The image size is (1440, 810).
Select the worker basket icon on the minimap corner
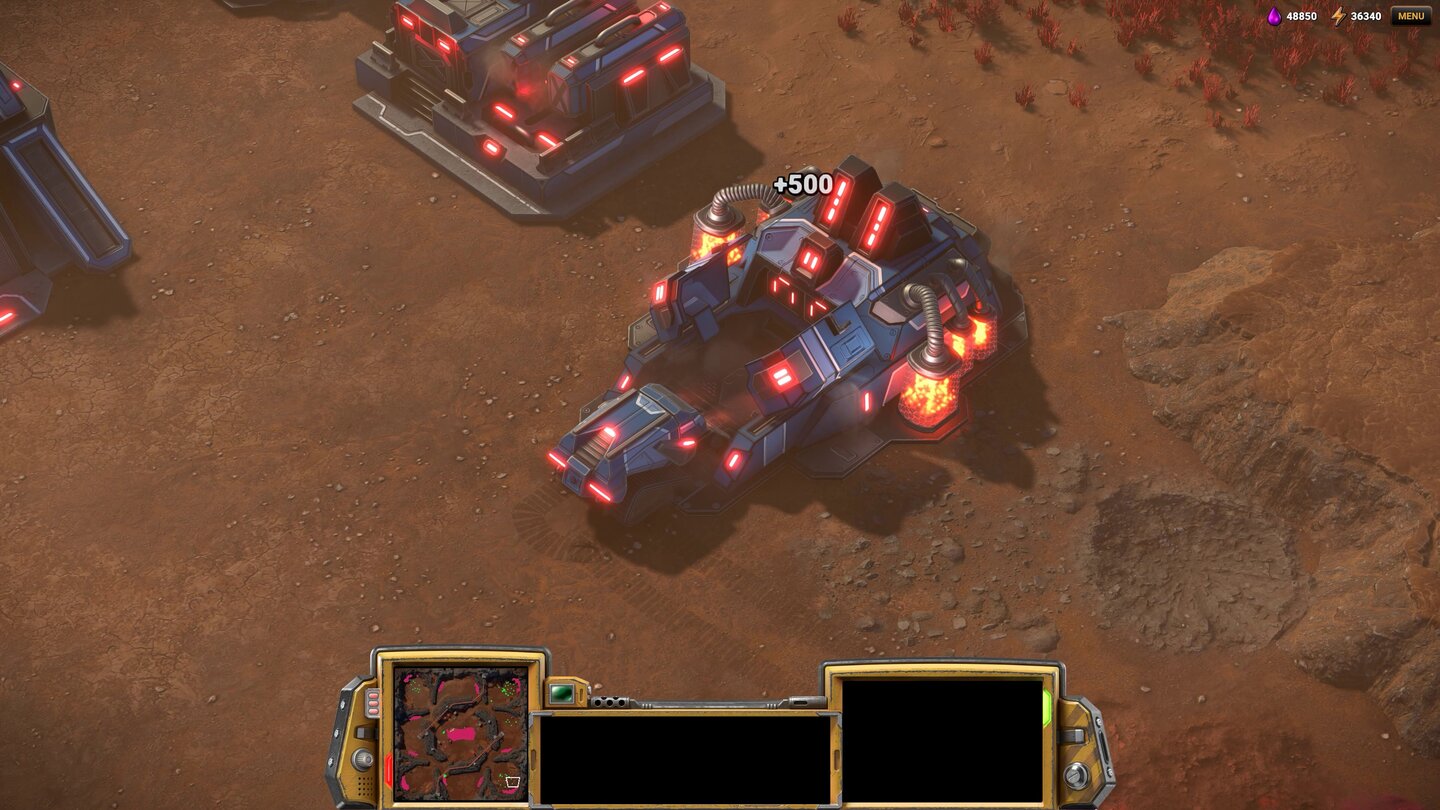[512, 782]
